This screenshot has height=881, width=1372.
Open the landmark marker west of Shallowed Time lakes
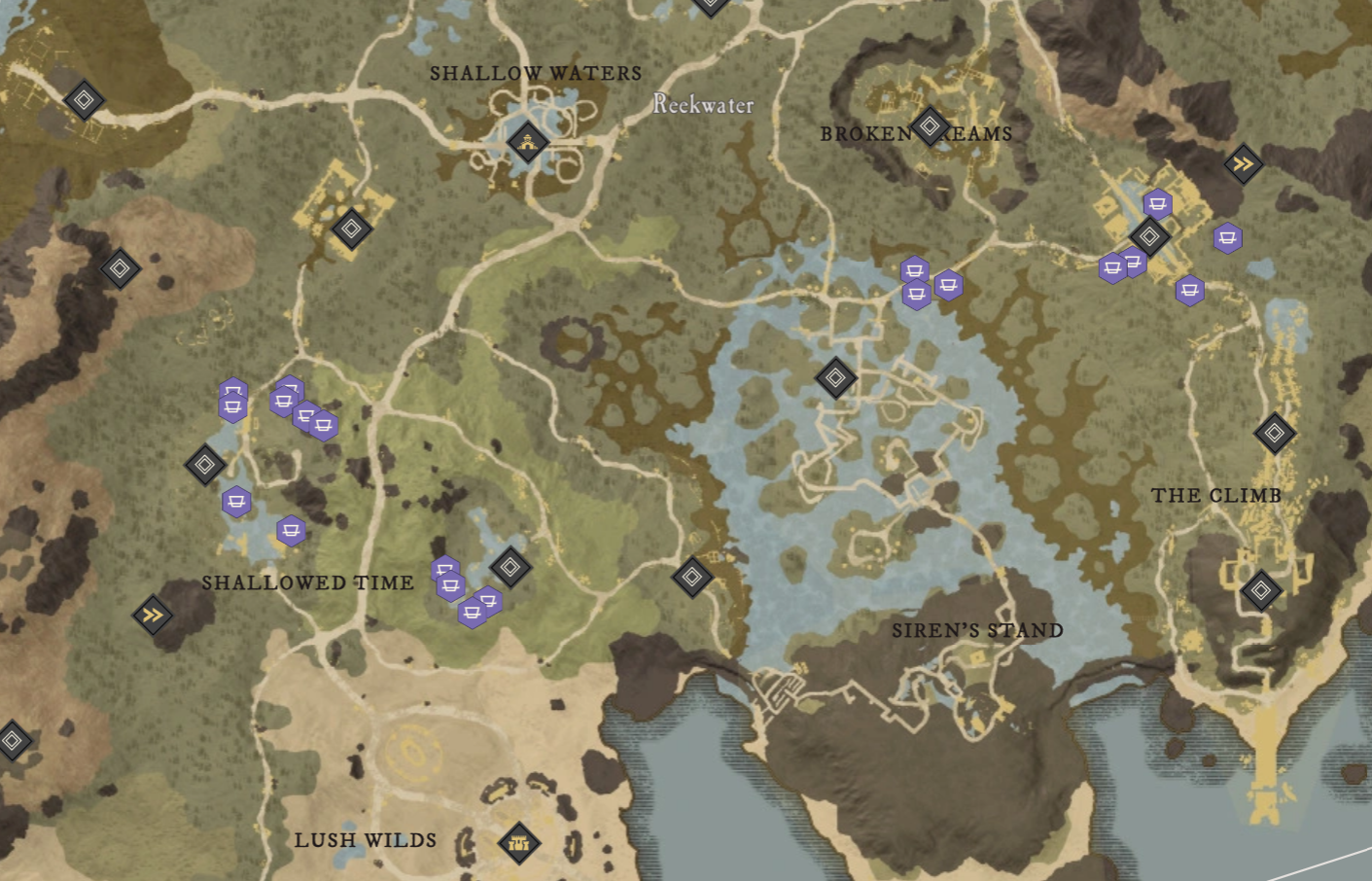[205, 466]
